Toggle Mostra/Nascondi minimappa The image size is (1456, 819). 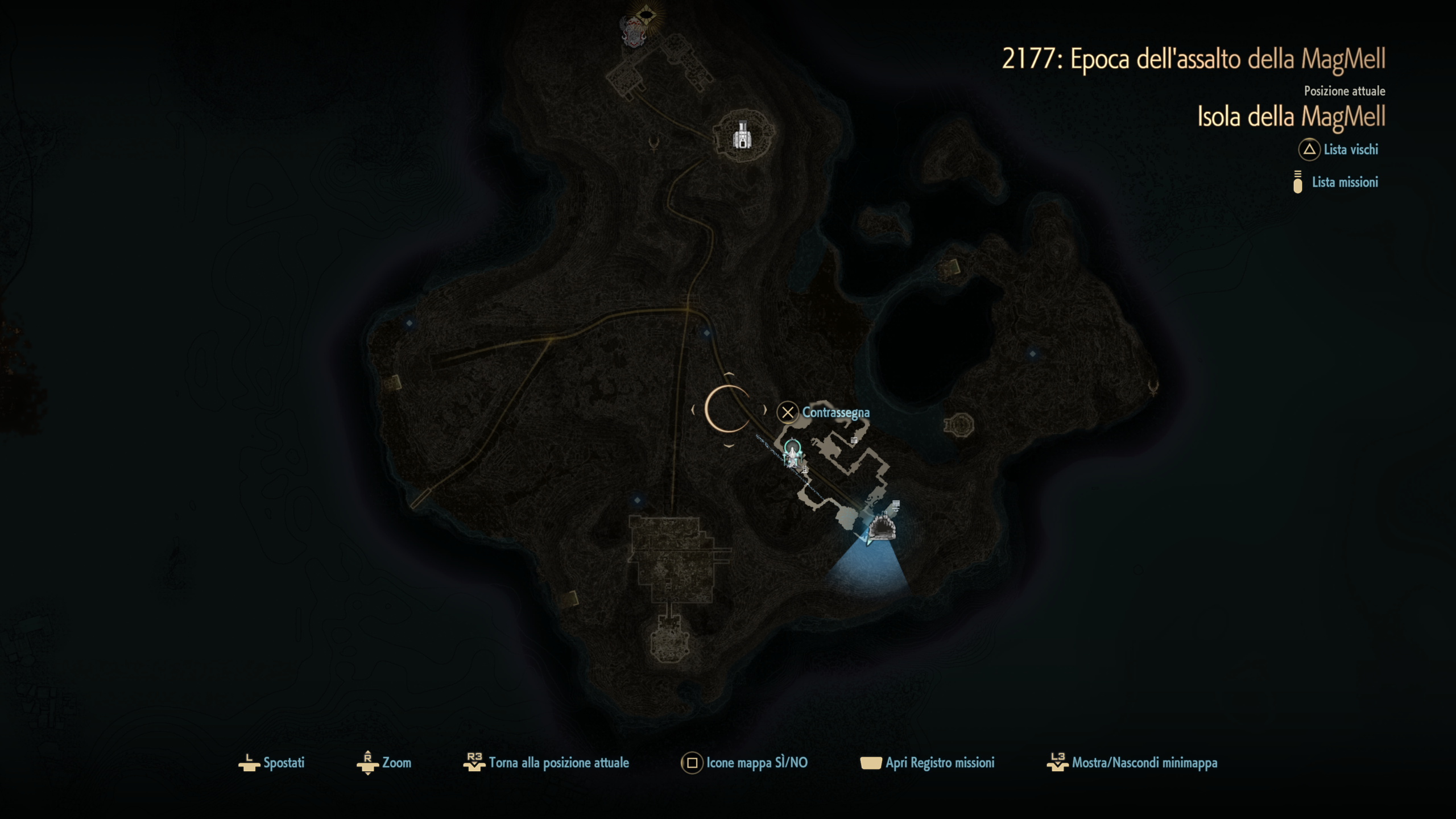point(1132,763)
